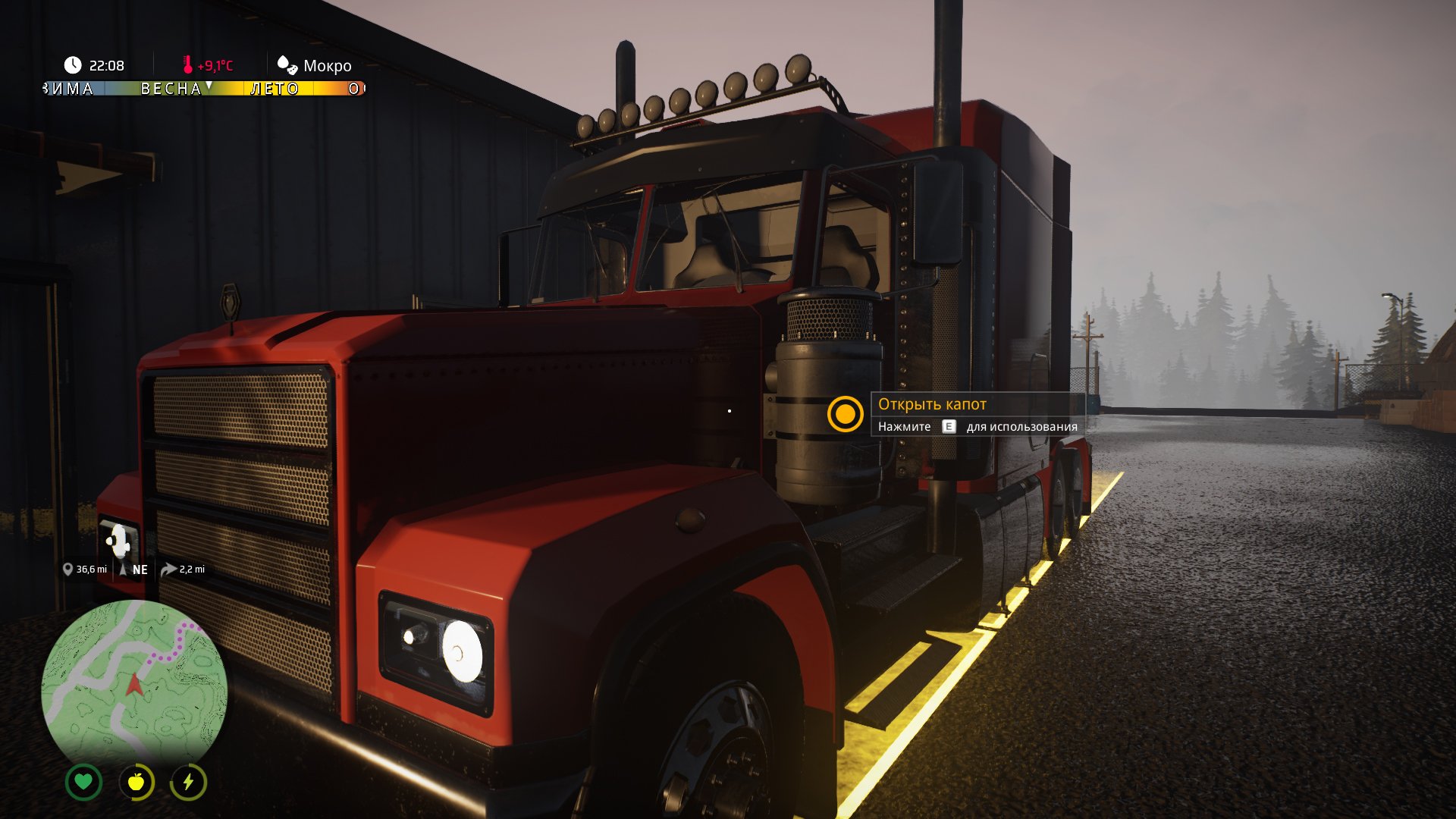Viewport: 1456px width, 819px height.
Task: Select the green heart health icon
Action: pyautogui.click(x=83, y=782)
